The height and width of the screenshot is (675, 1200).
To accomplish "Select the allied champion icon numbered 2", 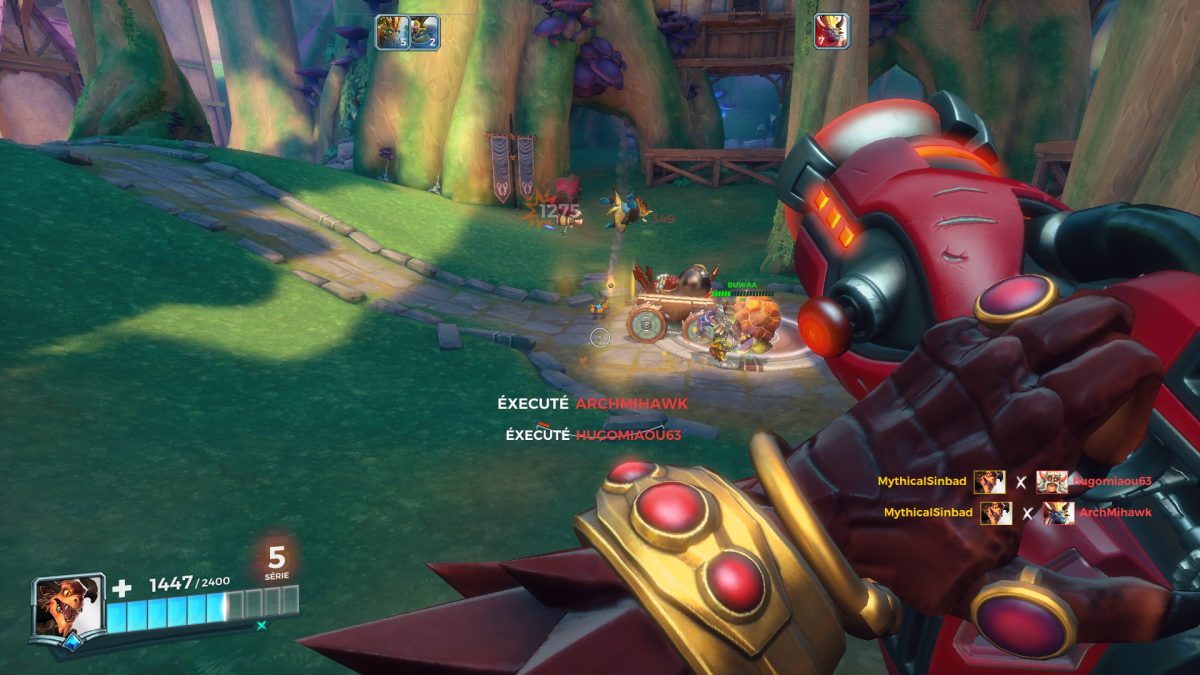I will point(424,32).
